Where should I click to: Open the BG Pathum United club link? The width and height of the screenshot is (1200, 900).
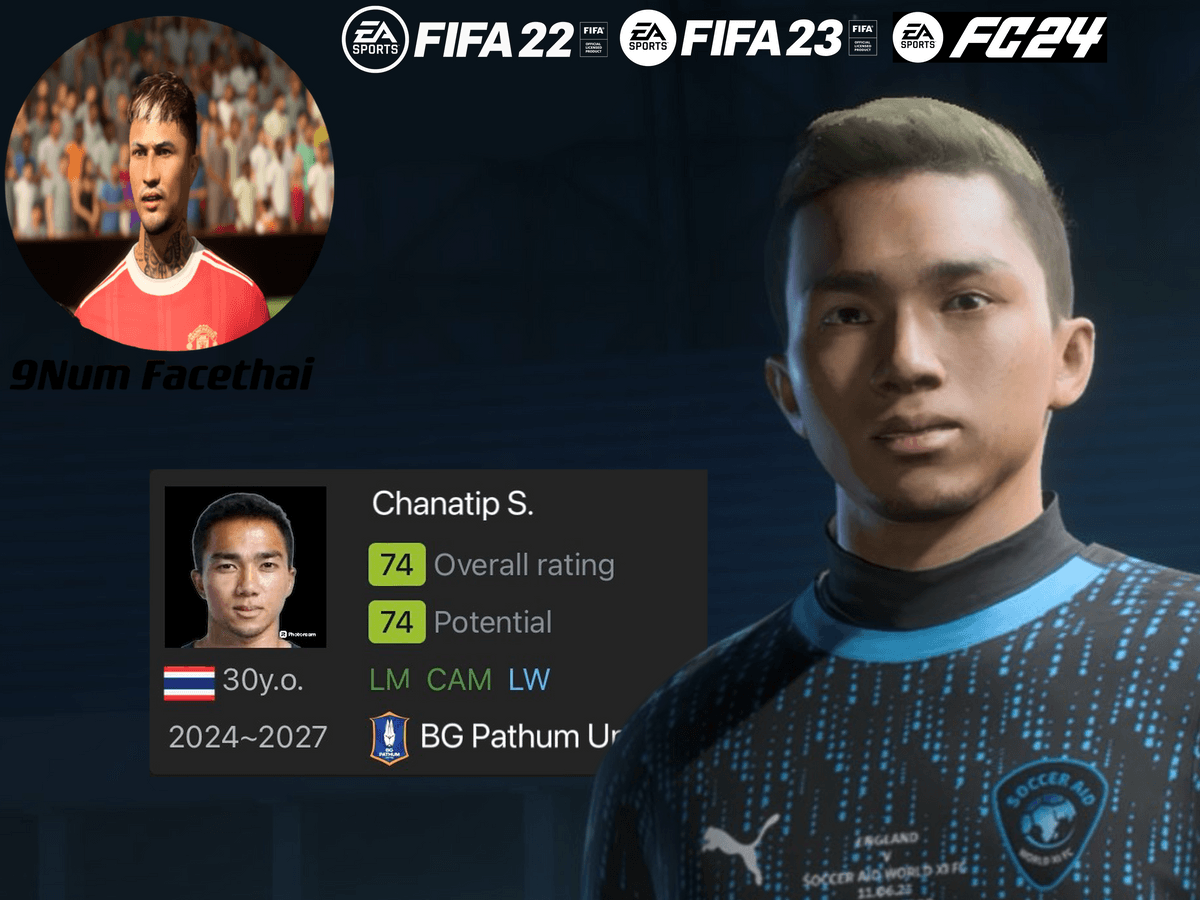513,738
